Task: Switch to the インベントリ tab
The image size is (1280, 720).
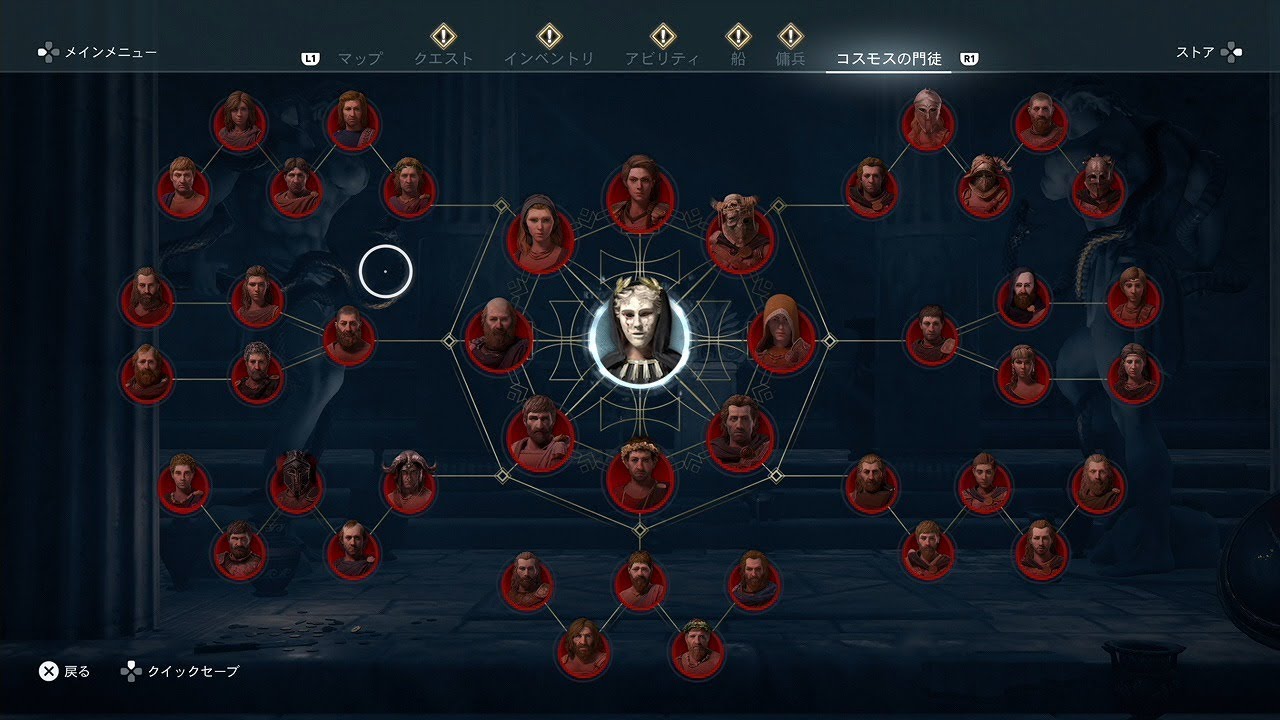Action: coord(548,59)
